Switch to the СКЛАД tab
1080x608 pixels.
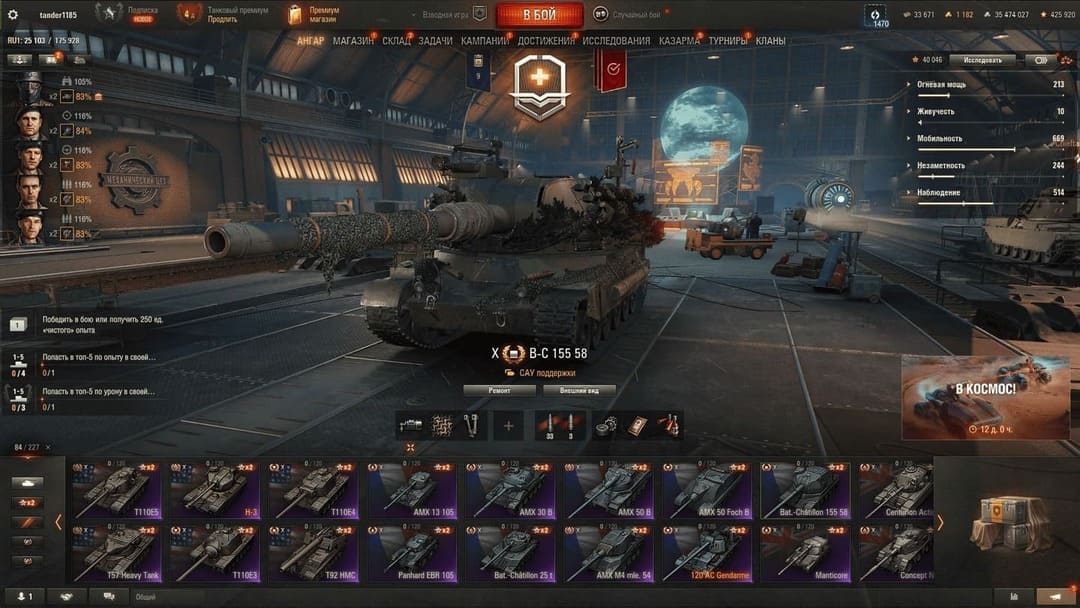[396, 41]
